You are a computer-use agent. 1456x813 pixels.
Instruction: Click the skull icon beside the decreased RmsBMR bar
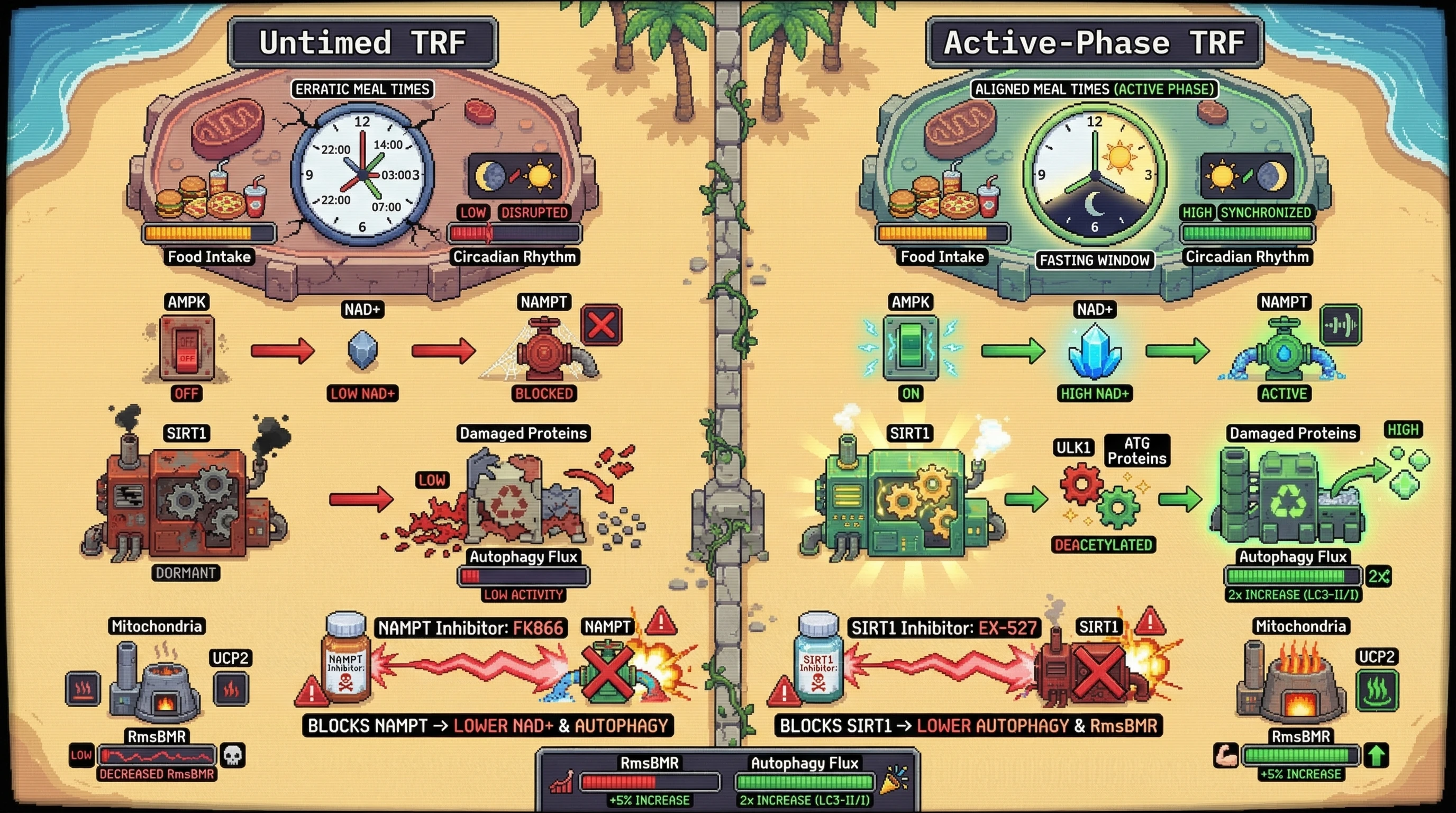click(x=232, y=755)
